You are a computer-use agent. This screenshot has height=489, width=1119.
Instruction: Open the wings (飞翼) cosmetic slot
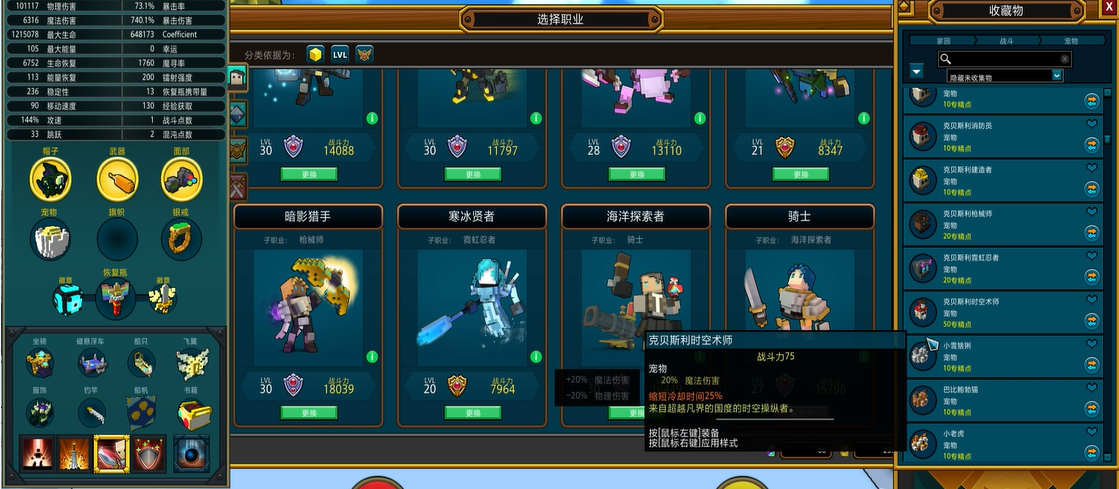coord(190,361)
